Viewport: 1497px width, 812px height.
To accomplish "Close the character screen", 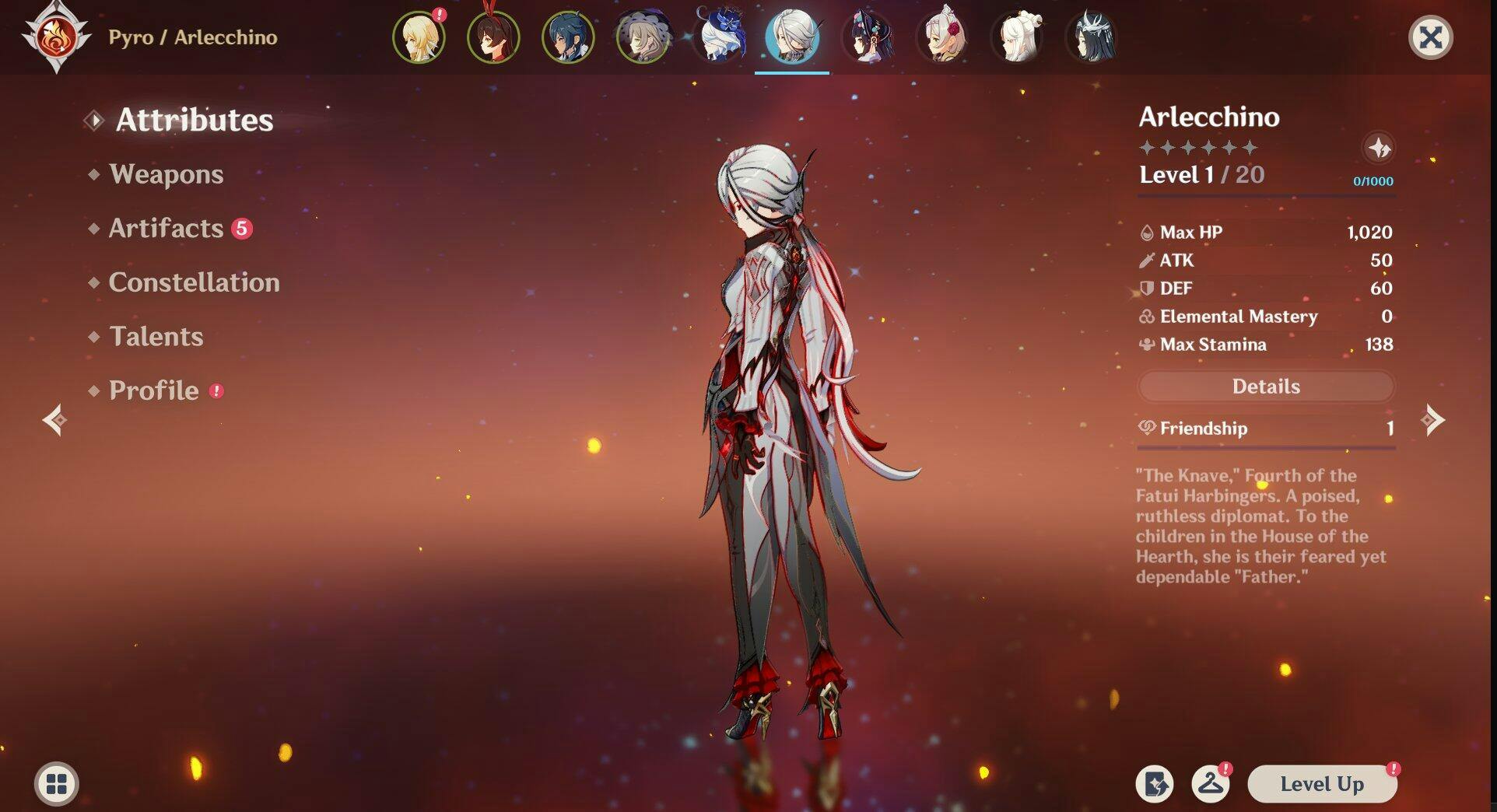I will [x=1430, y=37].
